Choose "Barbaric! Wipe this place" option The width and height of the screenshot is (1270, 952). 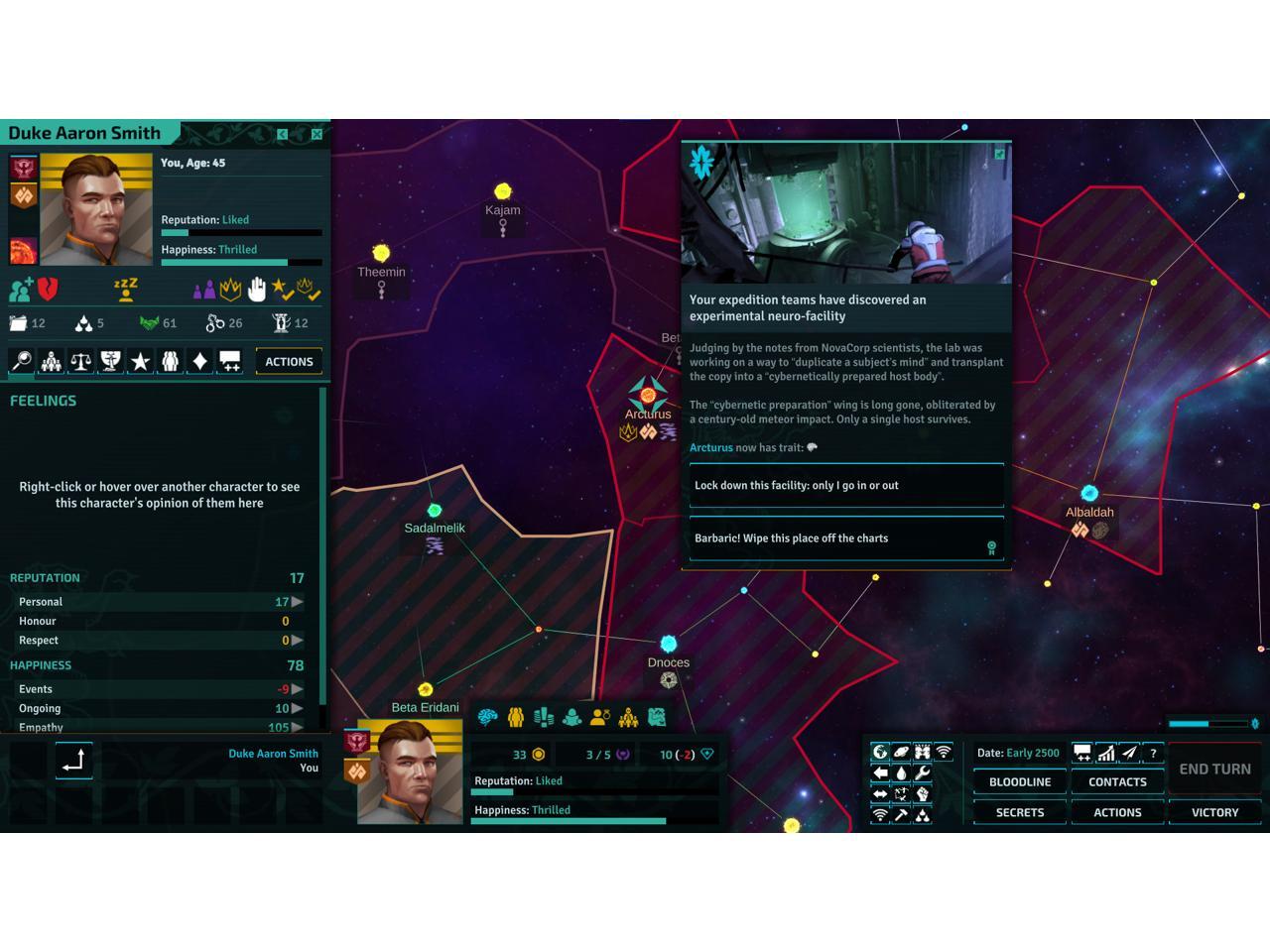click(846, 538)
